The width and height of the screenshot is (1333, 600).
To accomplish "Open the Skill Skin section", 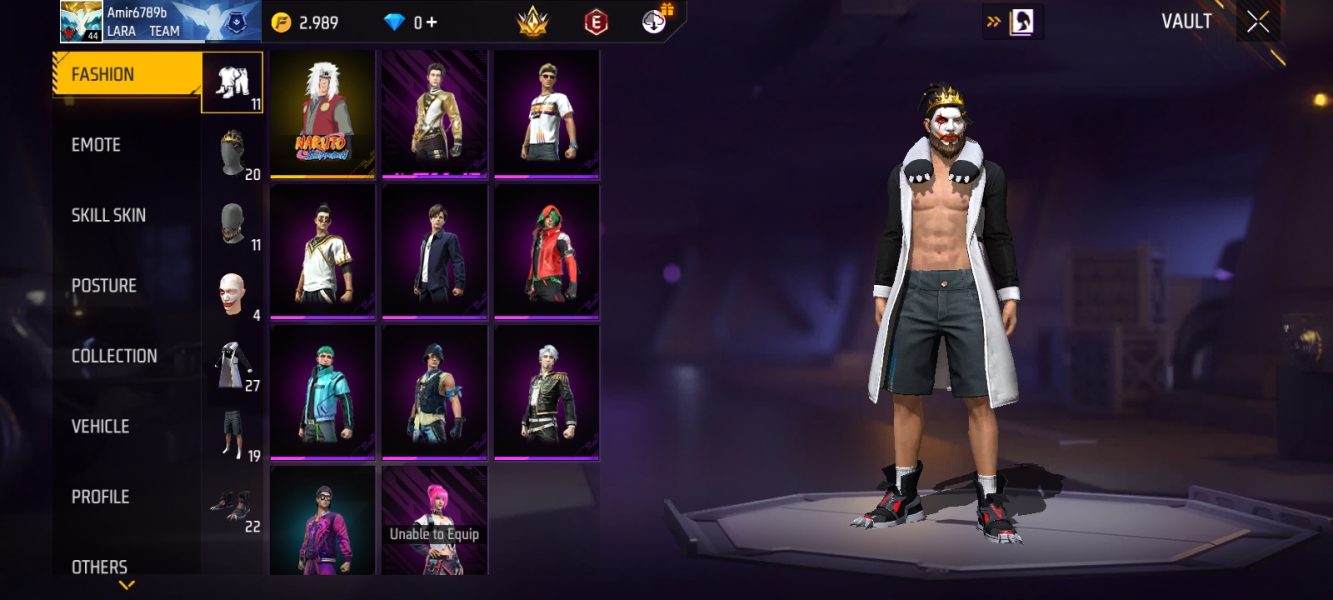I will tap(108, 215).
